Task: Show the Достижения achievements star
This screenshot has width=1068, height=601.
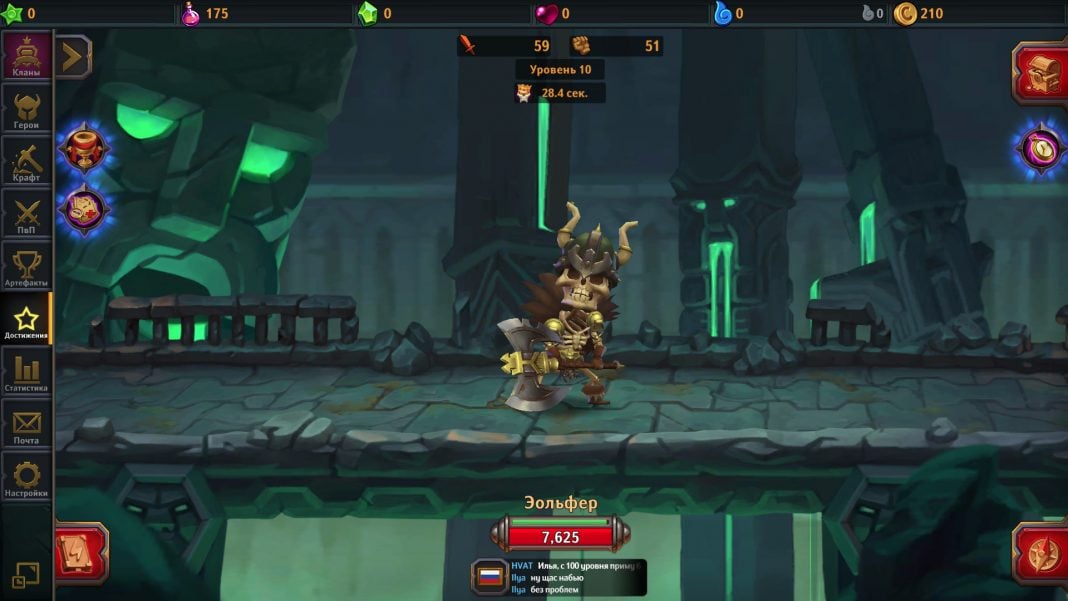Action: click(26, 320)
